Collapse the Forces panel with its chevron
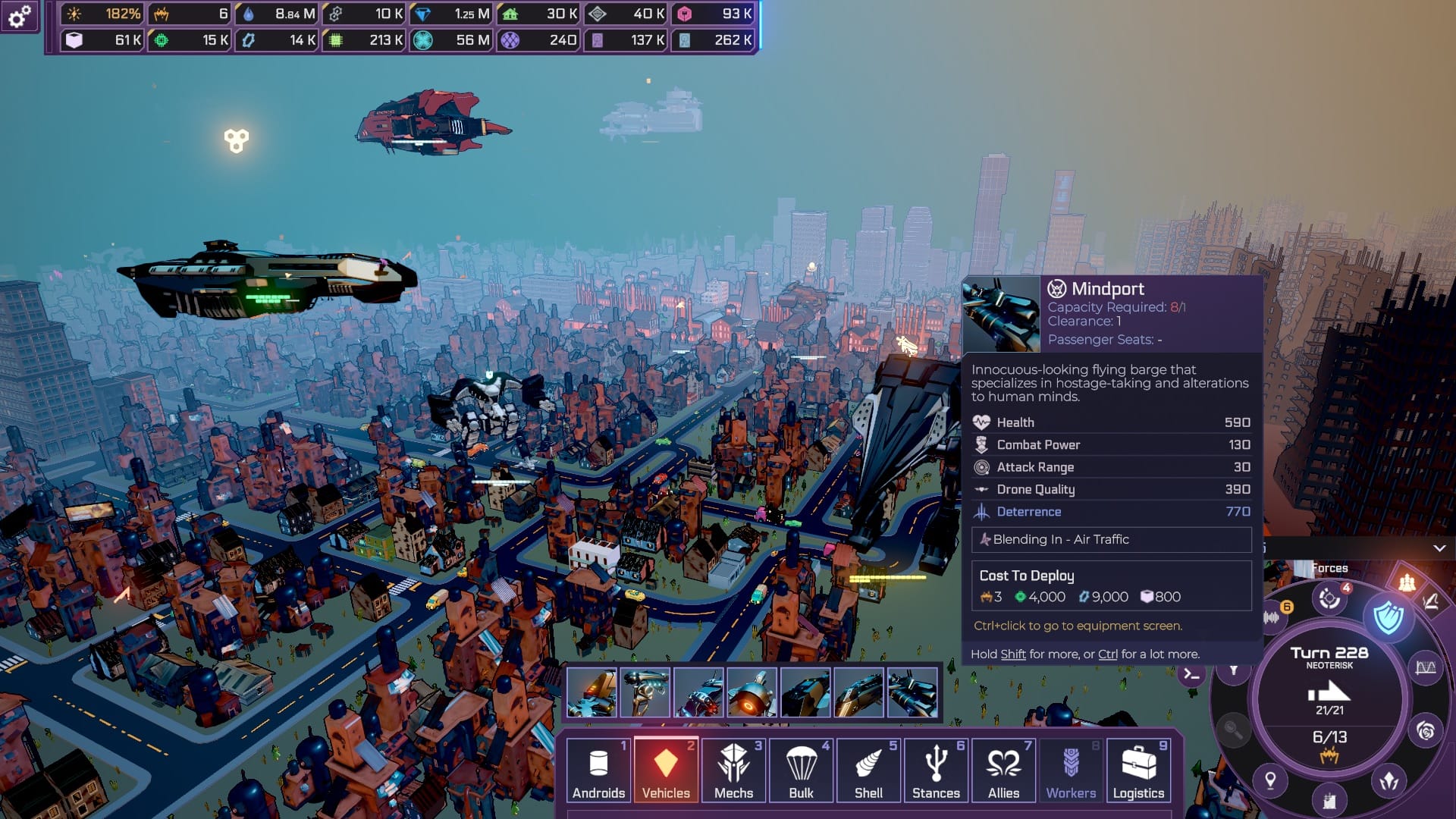Screen dimensions: 1456x819 pyautogui.click(x=1440, y=549)
